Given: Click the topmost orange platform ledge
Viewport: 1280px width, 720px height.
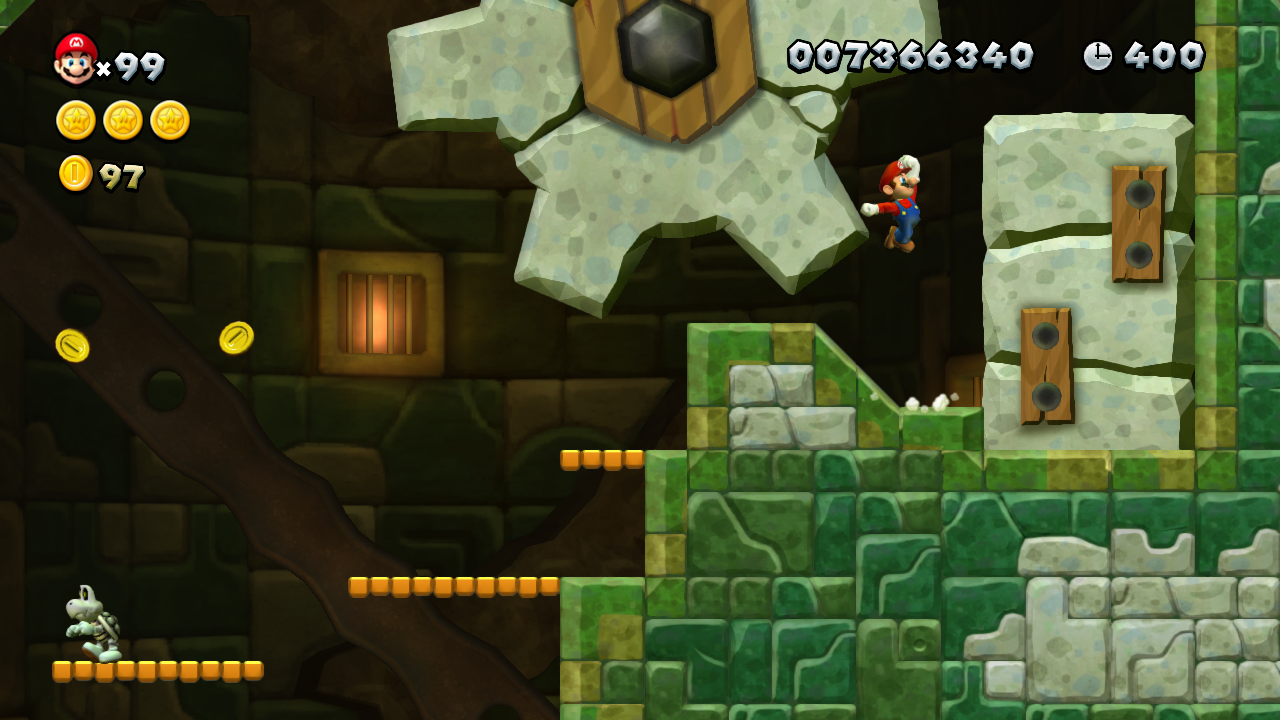Looking at the screenshot, I should click(600, 458).
